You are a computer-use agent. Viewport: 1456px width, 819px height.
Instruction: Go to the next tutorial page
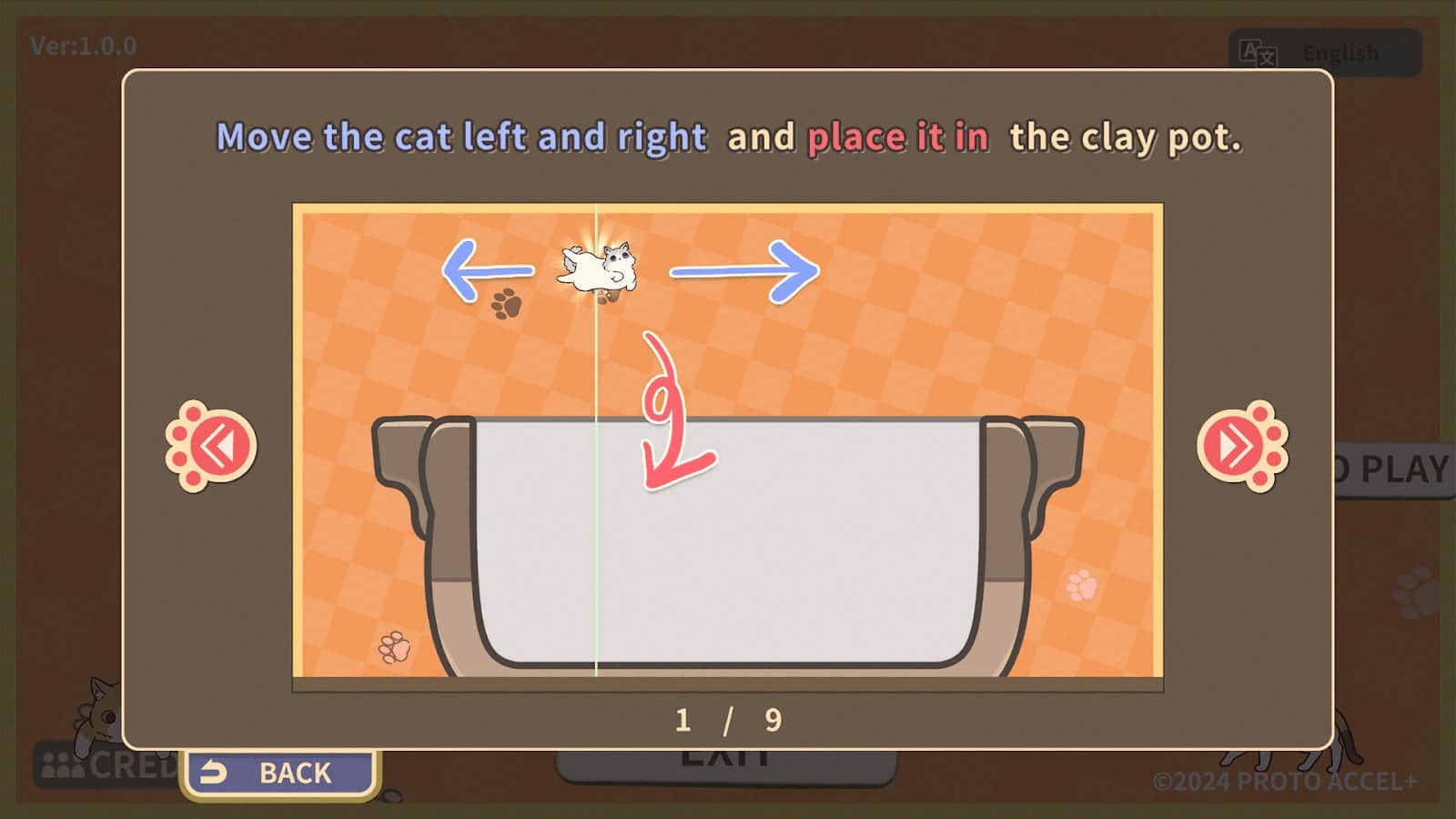1241,446
